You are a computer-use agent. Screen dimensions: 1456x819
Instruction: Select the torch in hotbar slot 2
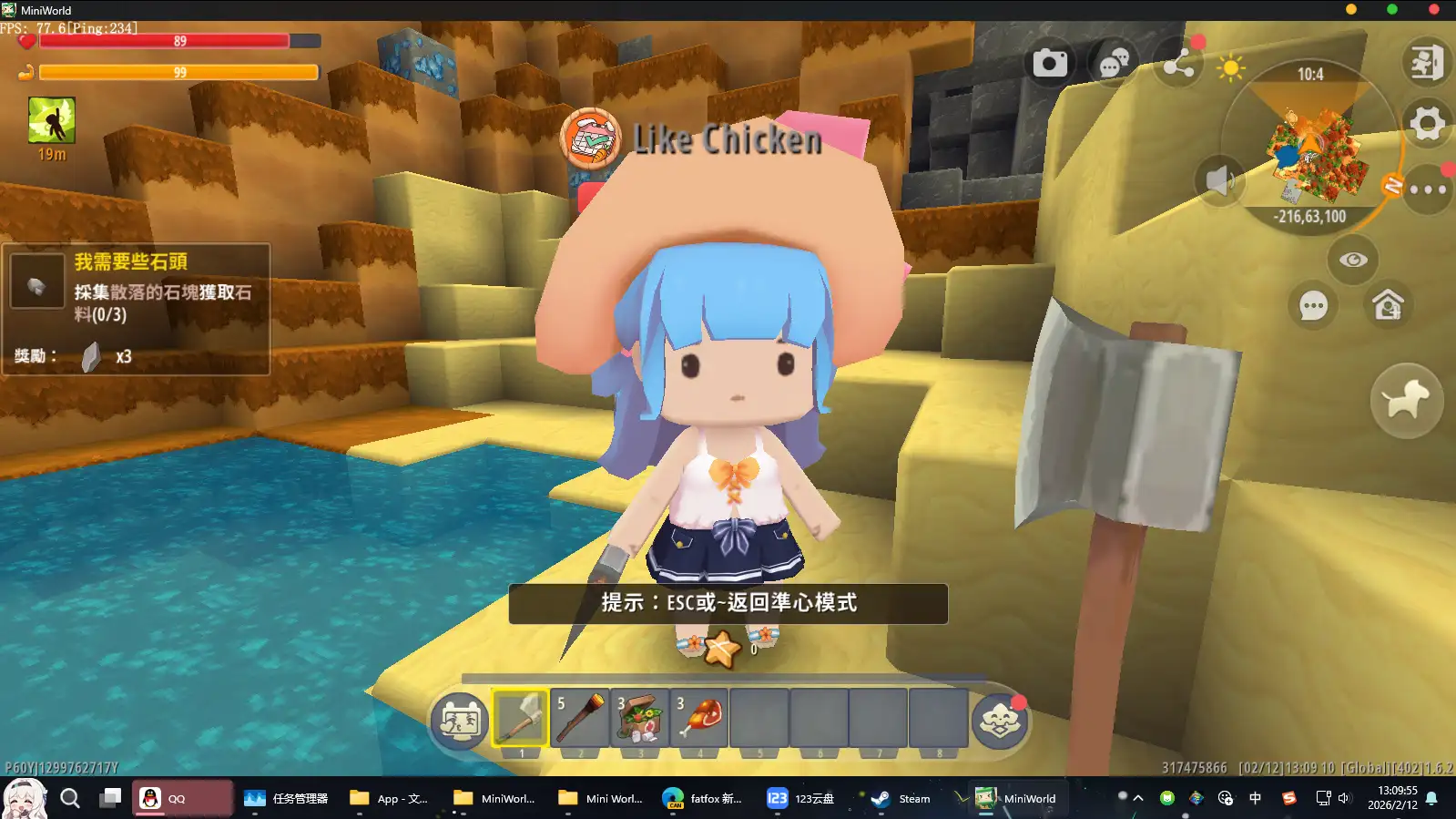tap(580, 720)
